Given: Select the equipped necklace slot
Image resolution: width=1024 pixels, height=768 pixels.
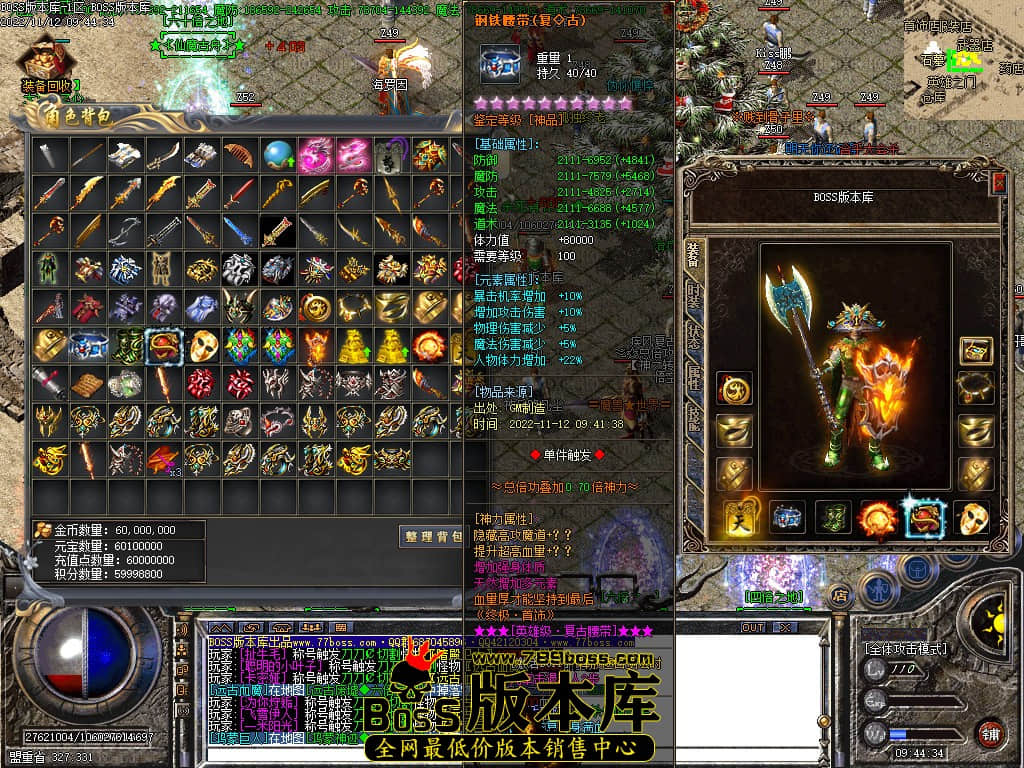Looking at the screenshot, I should [975, 388].
